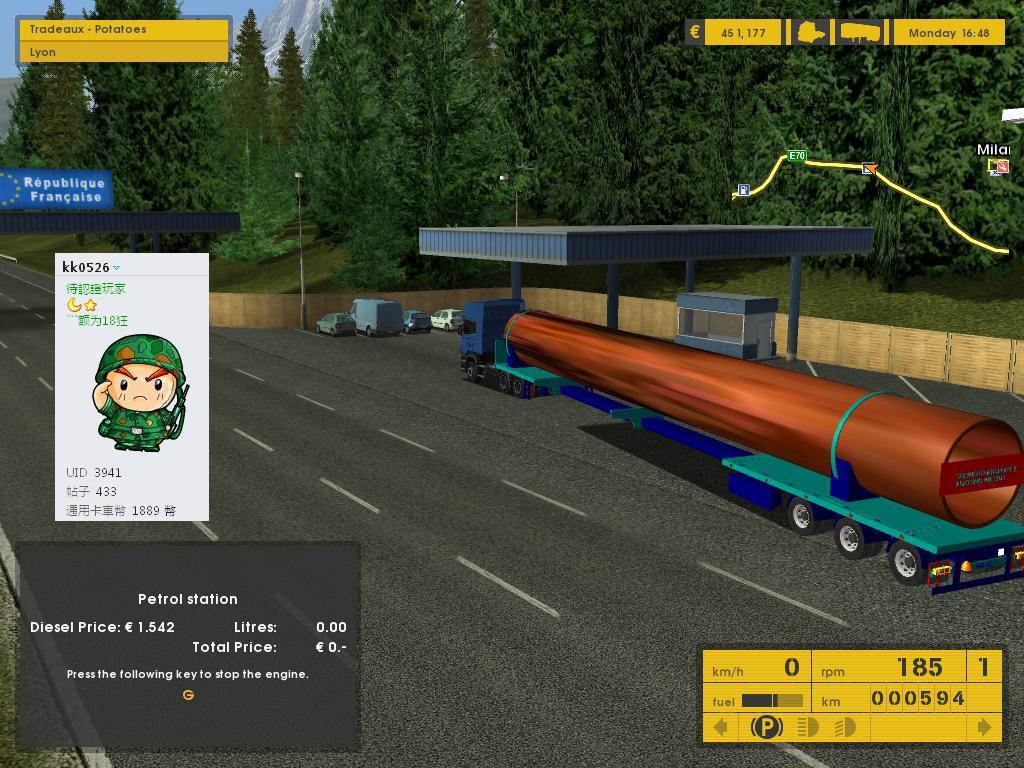The height and width of the screenshot is (768, 1024).
Task: Click the soldier avatar on the forum card
Action: point(141,393)
